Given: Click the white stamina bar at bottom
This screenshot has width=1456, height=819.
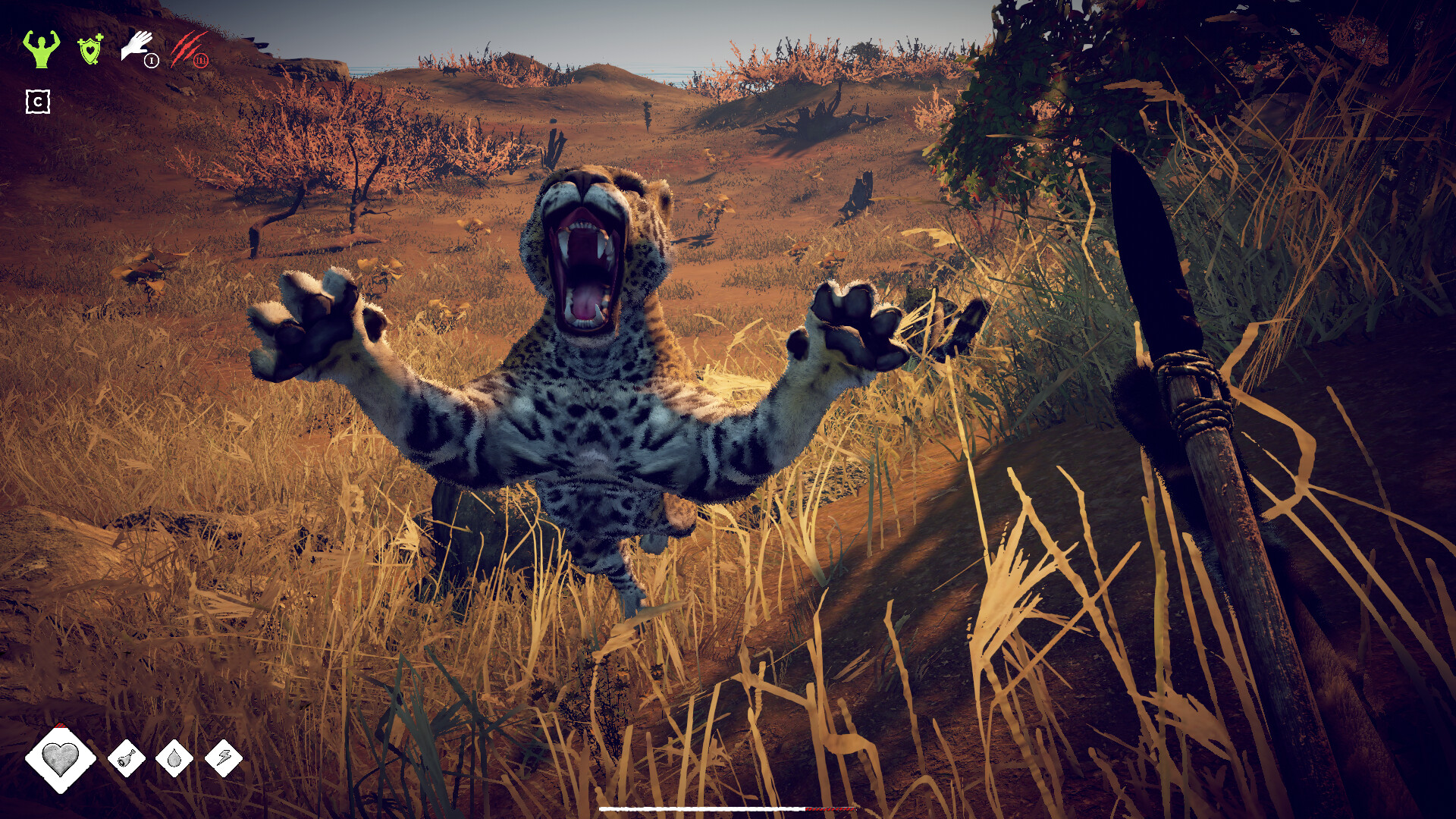Looking at the screenshot, I should 703,809.
